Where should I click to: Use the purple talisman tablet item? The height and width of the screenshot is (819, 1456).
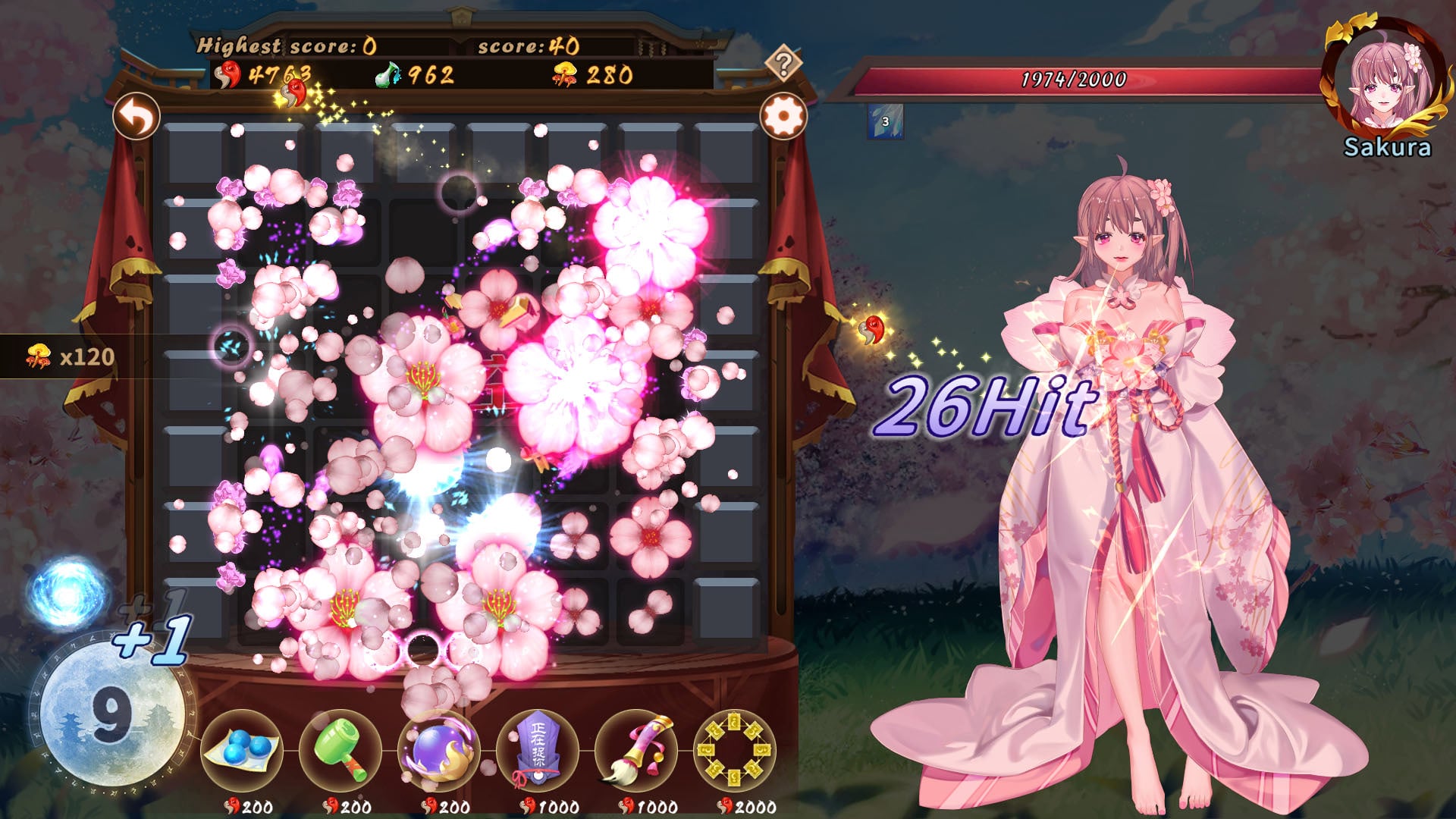tap(537, 751)
